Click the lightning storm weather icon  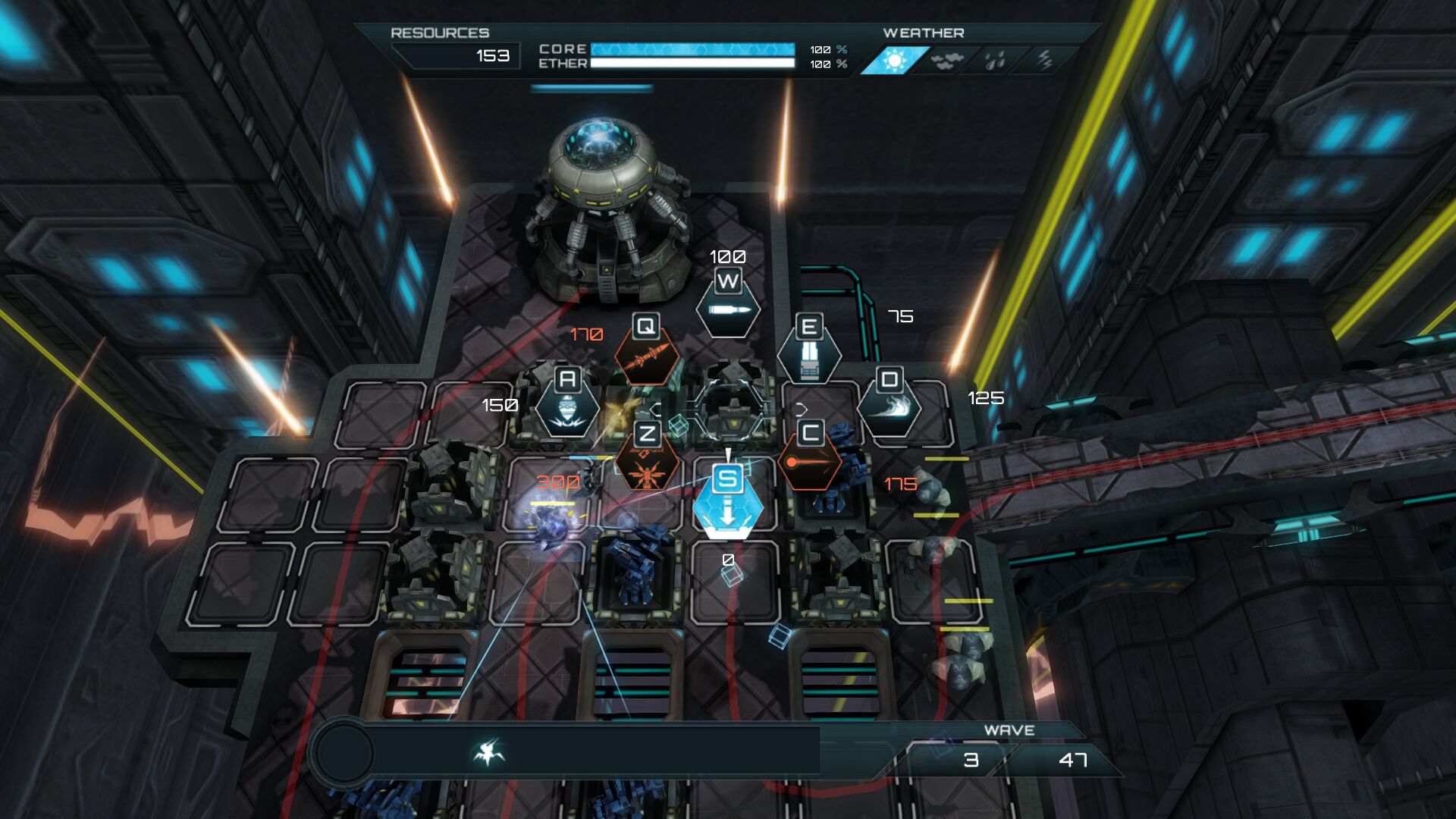(x=1044, y=61)
